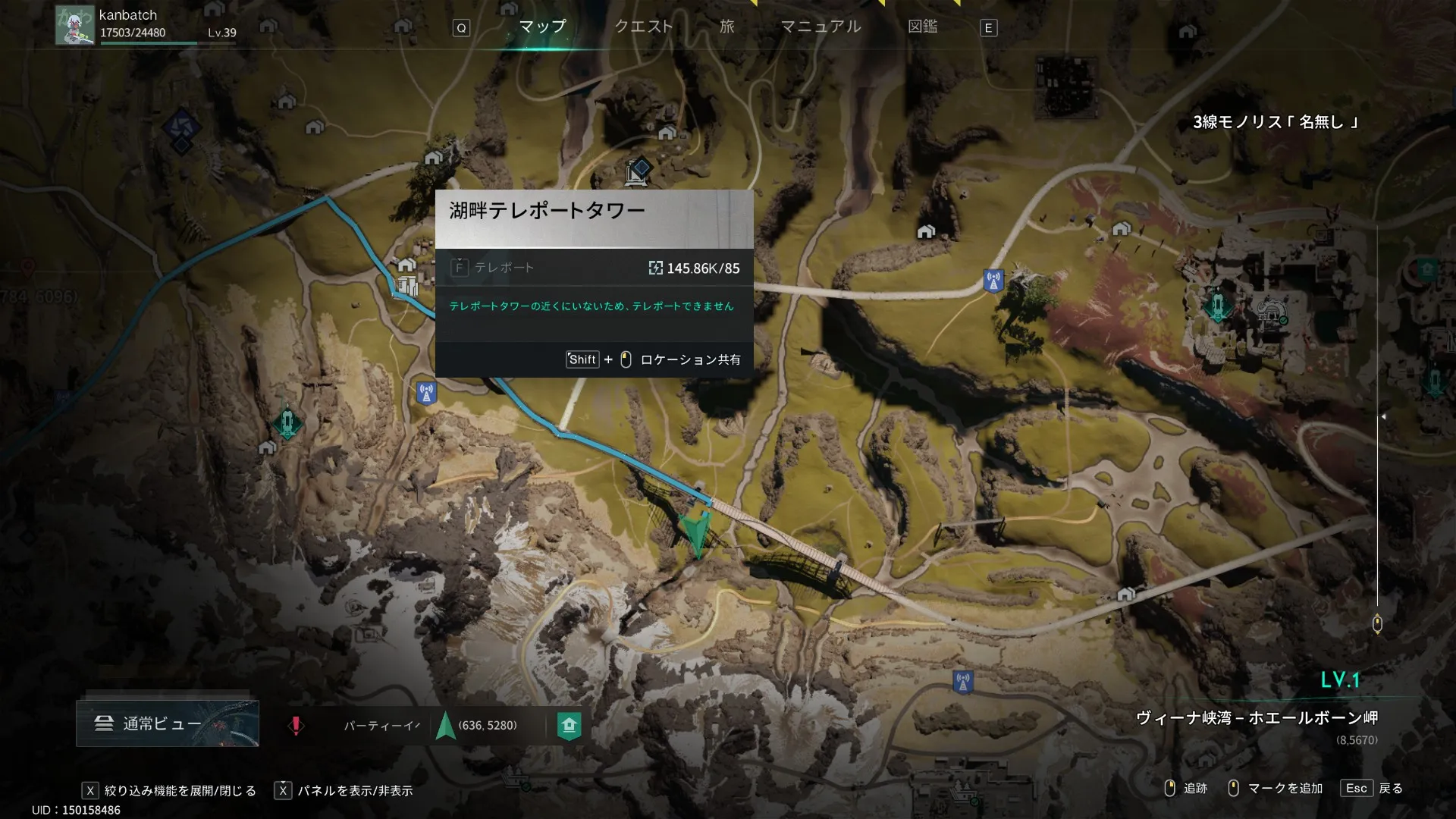Select the マニュアル tab
1456x819 pixels.
click(x=821, y=27)
